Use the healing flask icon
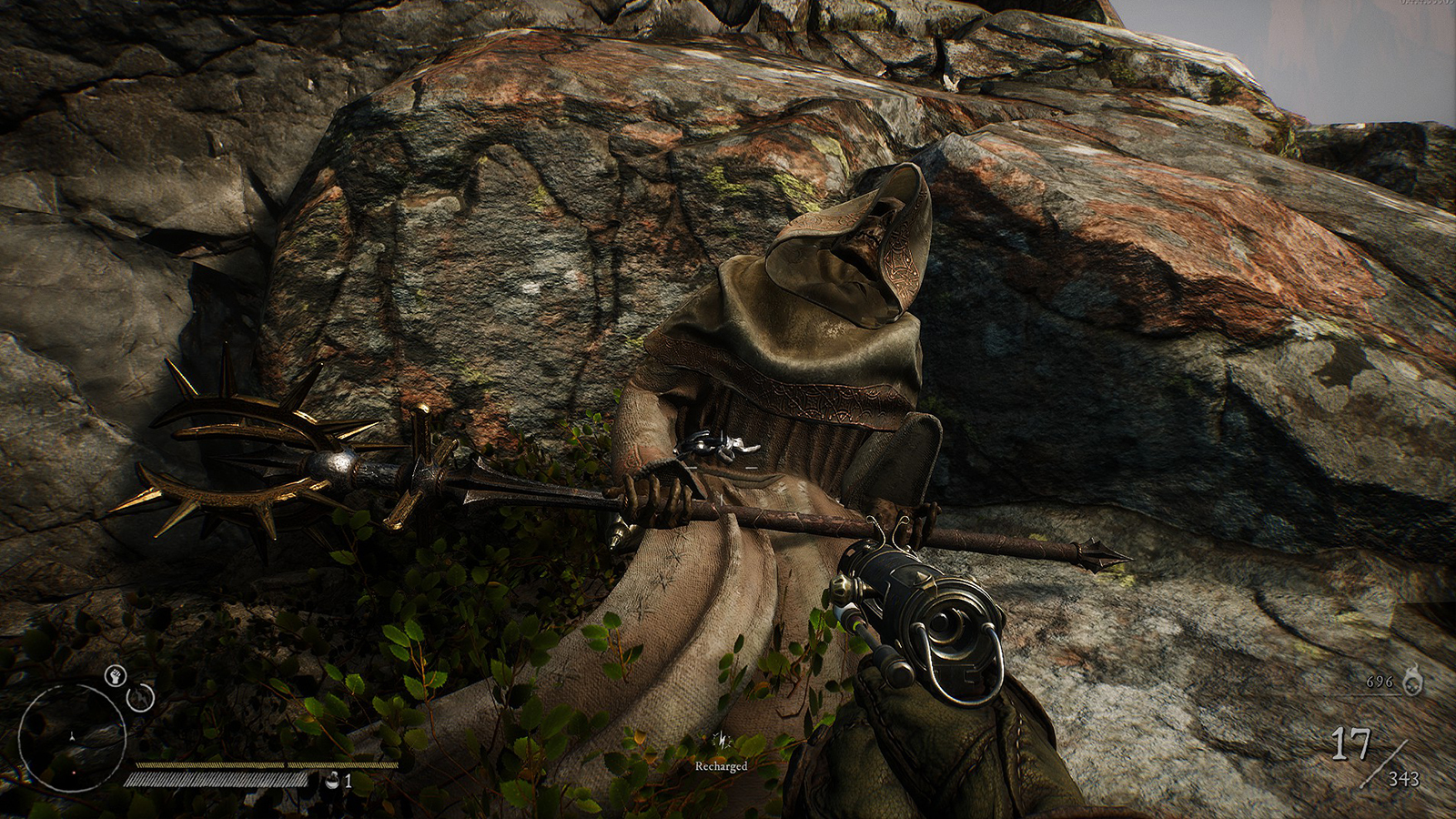Screen dimensions: 1456x819 click(x=333, y=780)
